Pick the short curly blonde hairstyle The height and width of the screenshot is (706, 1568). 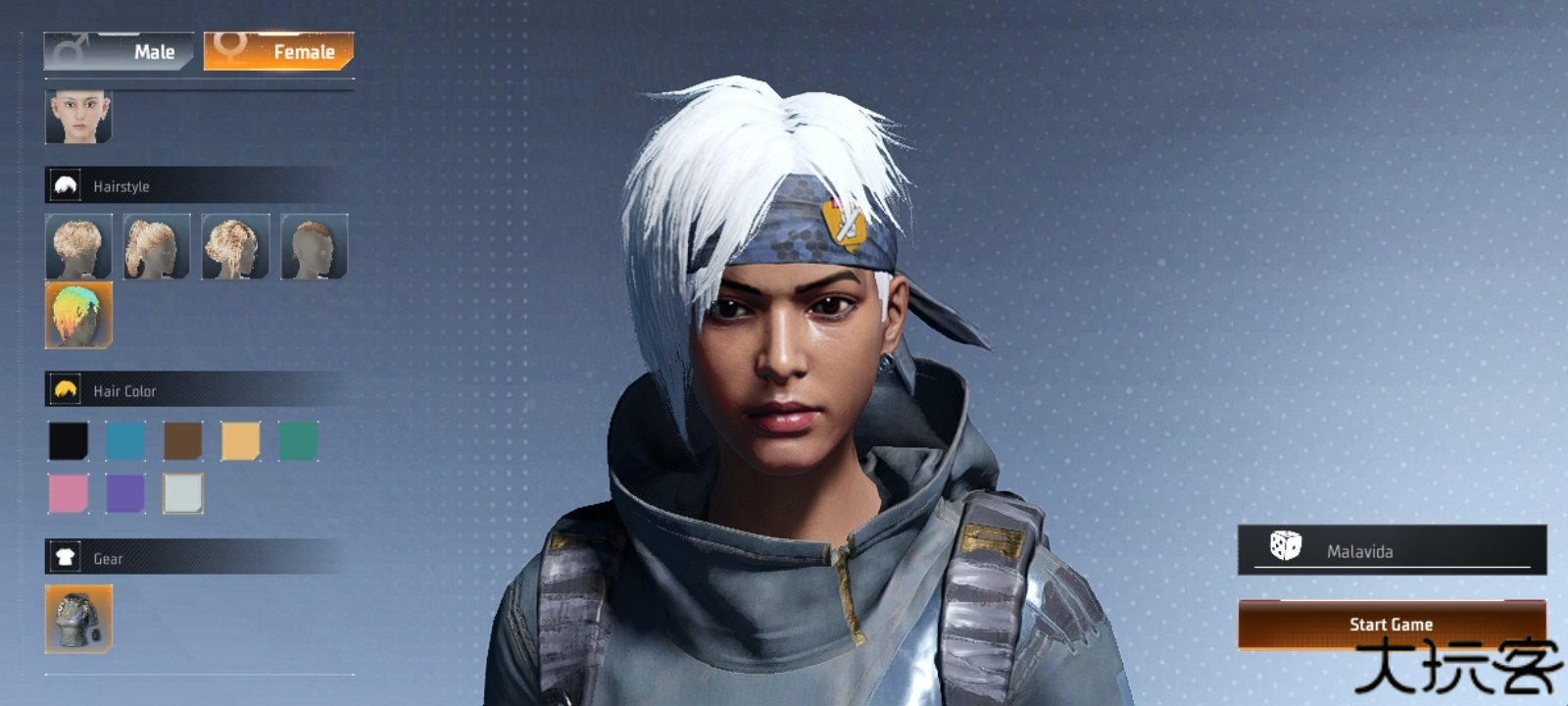78,247
